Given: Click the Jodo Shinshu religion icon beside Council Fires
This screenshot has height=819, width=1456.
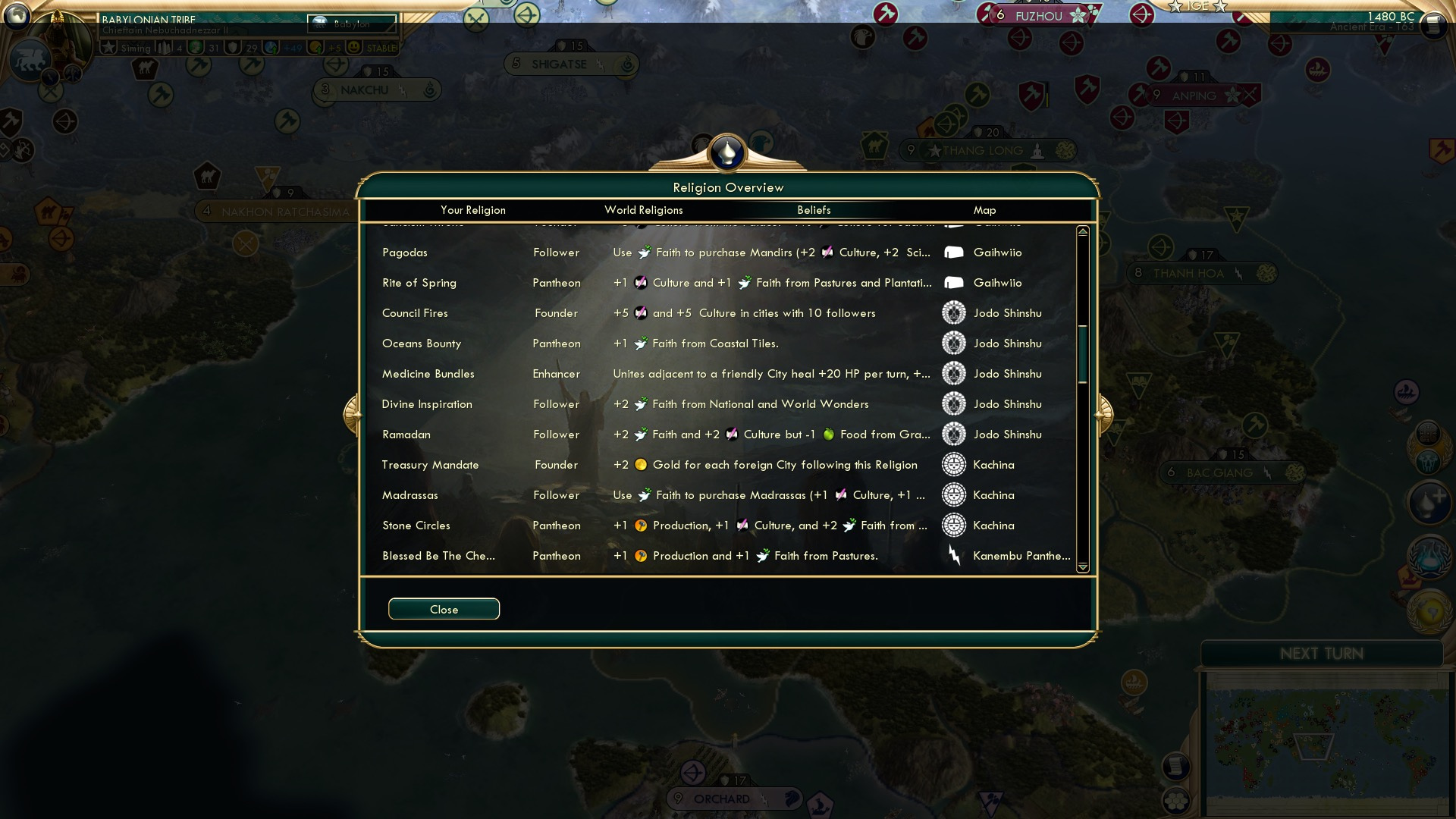Looking at the screenshot, I should (953, 312).
